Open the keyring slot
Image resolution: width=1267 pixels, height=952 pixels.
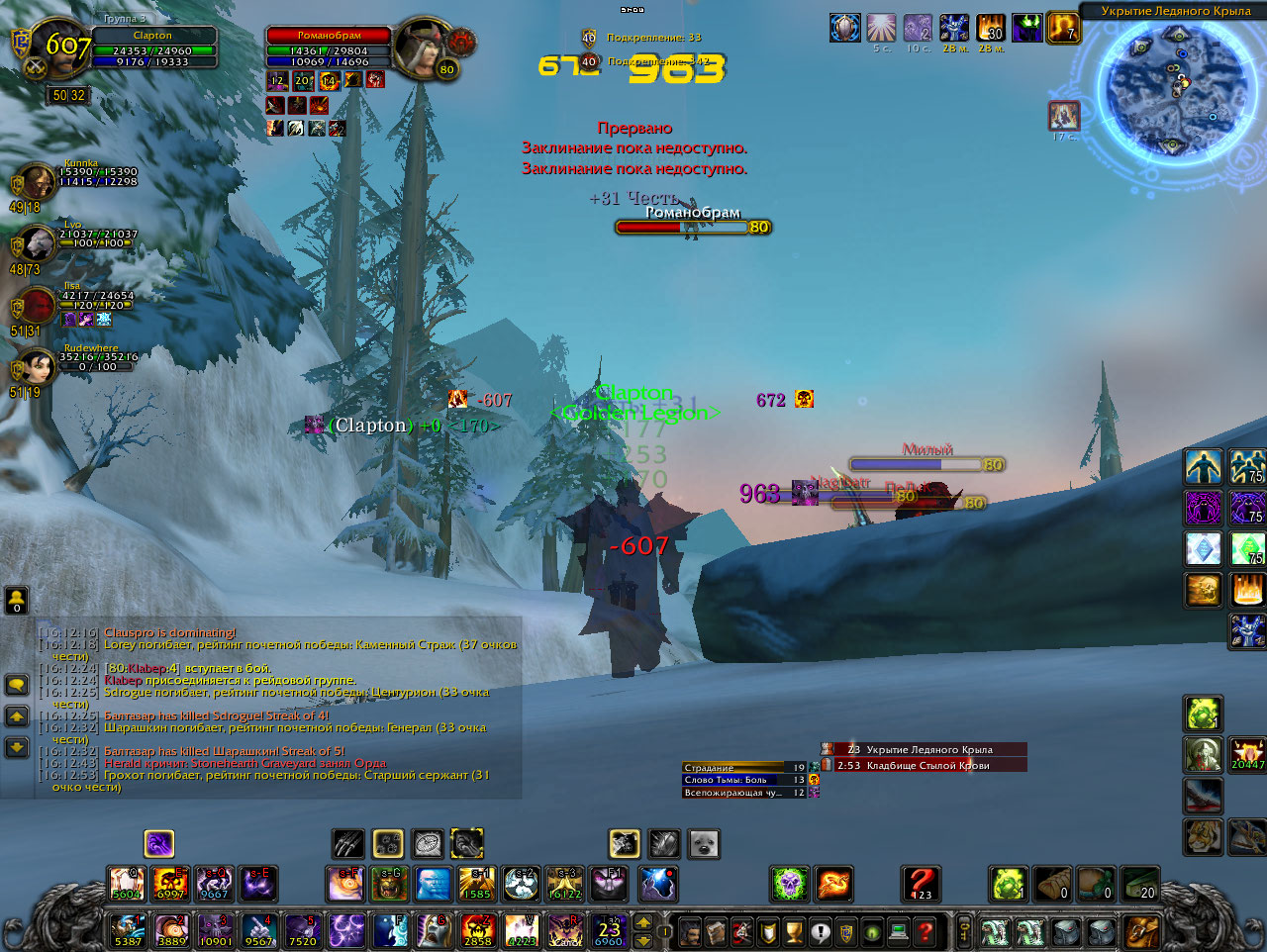coord(964,931)
